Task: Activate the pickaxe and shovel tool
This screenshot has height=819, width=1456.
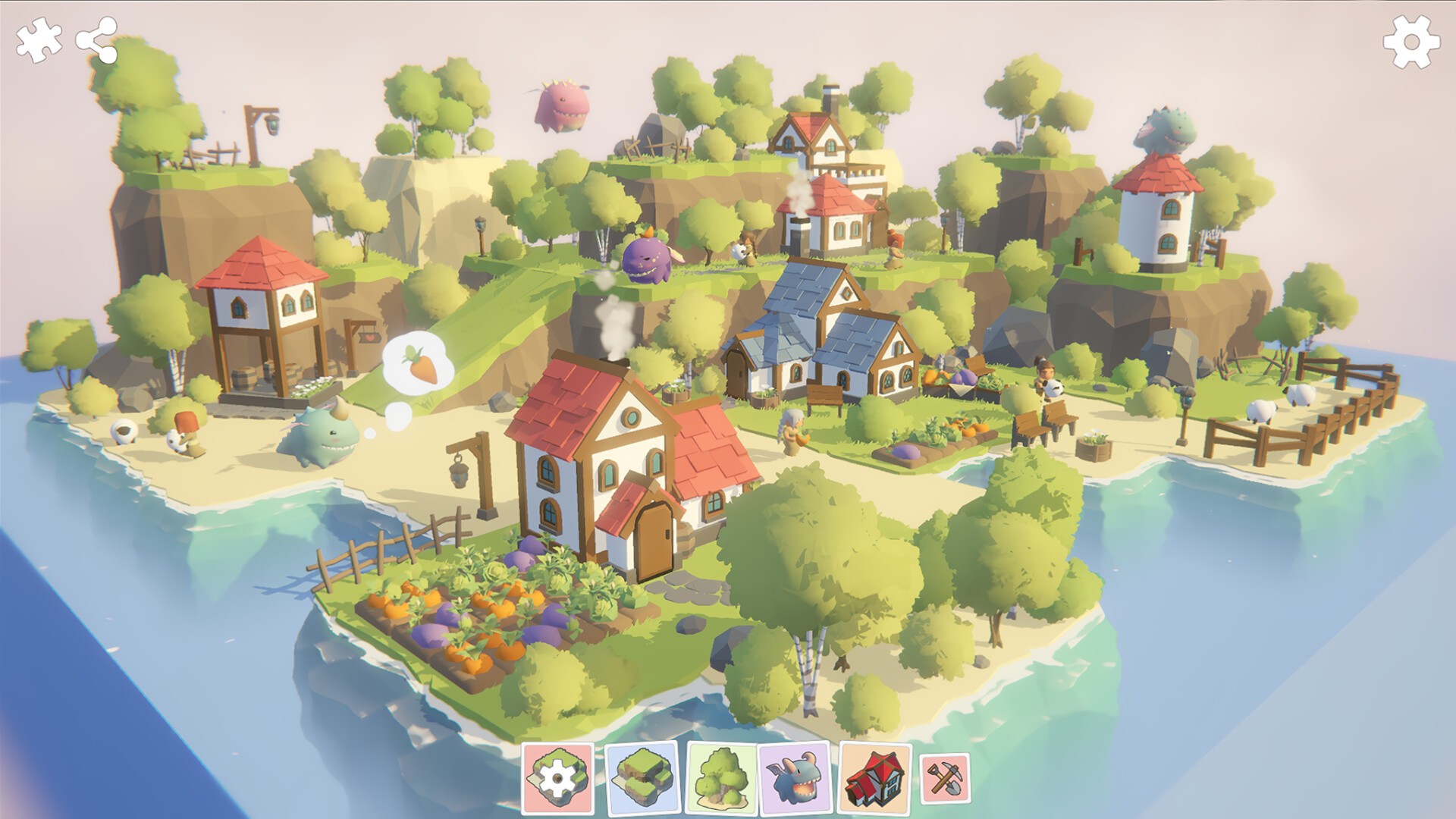Action: click(x=945, y=778)
